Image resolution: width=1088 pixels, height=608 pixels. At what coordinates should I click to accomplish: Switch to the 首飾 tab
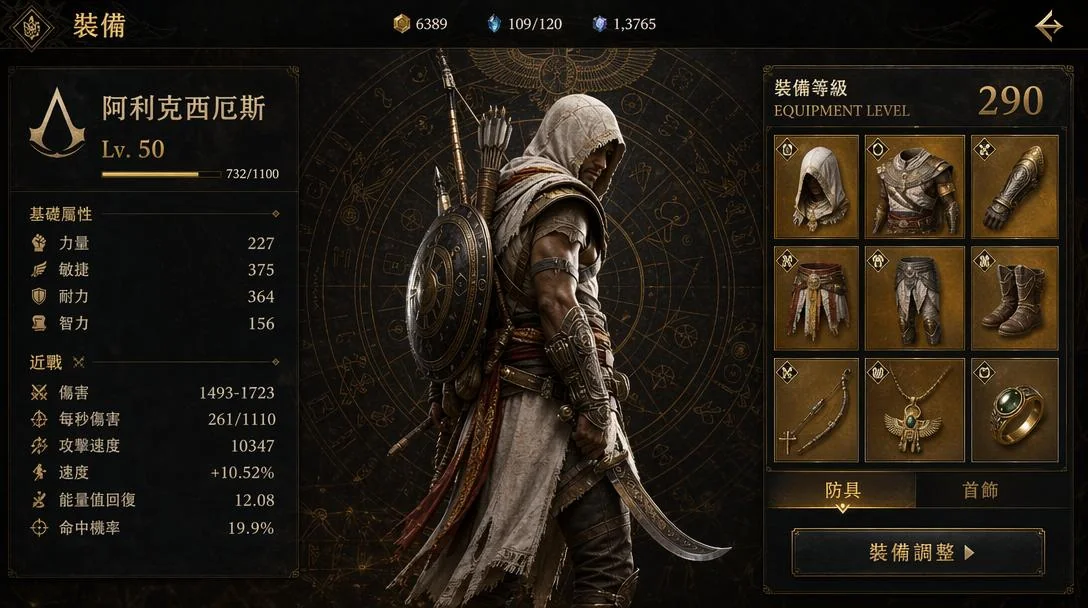[x=980, y=490]
